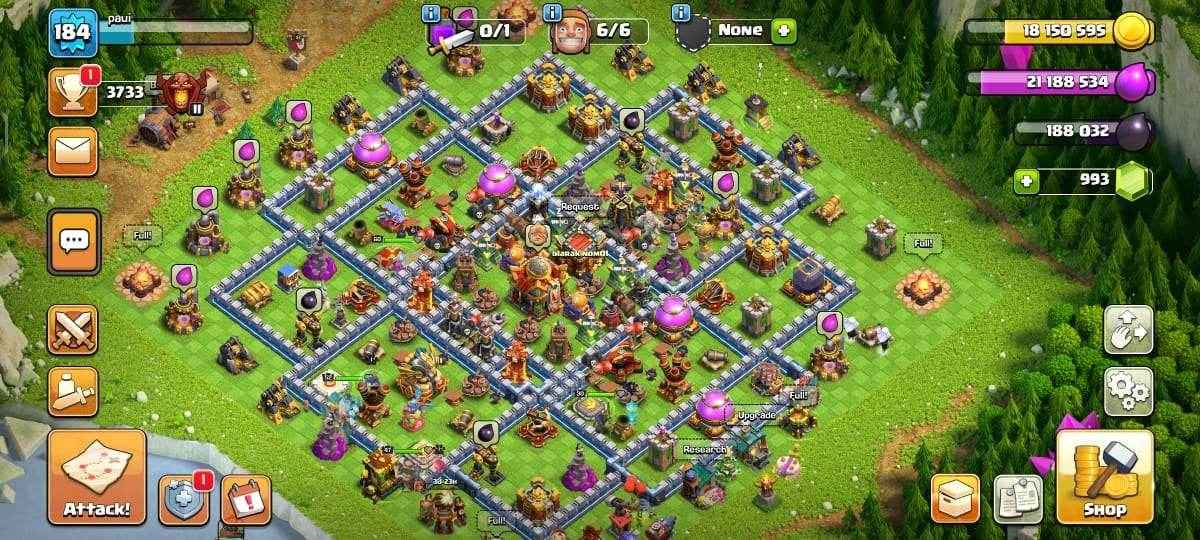1200x540 pixels.
Task: Show info for the sword 0/1 counter
Action: [x=431, y=13]
